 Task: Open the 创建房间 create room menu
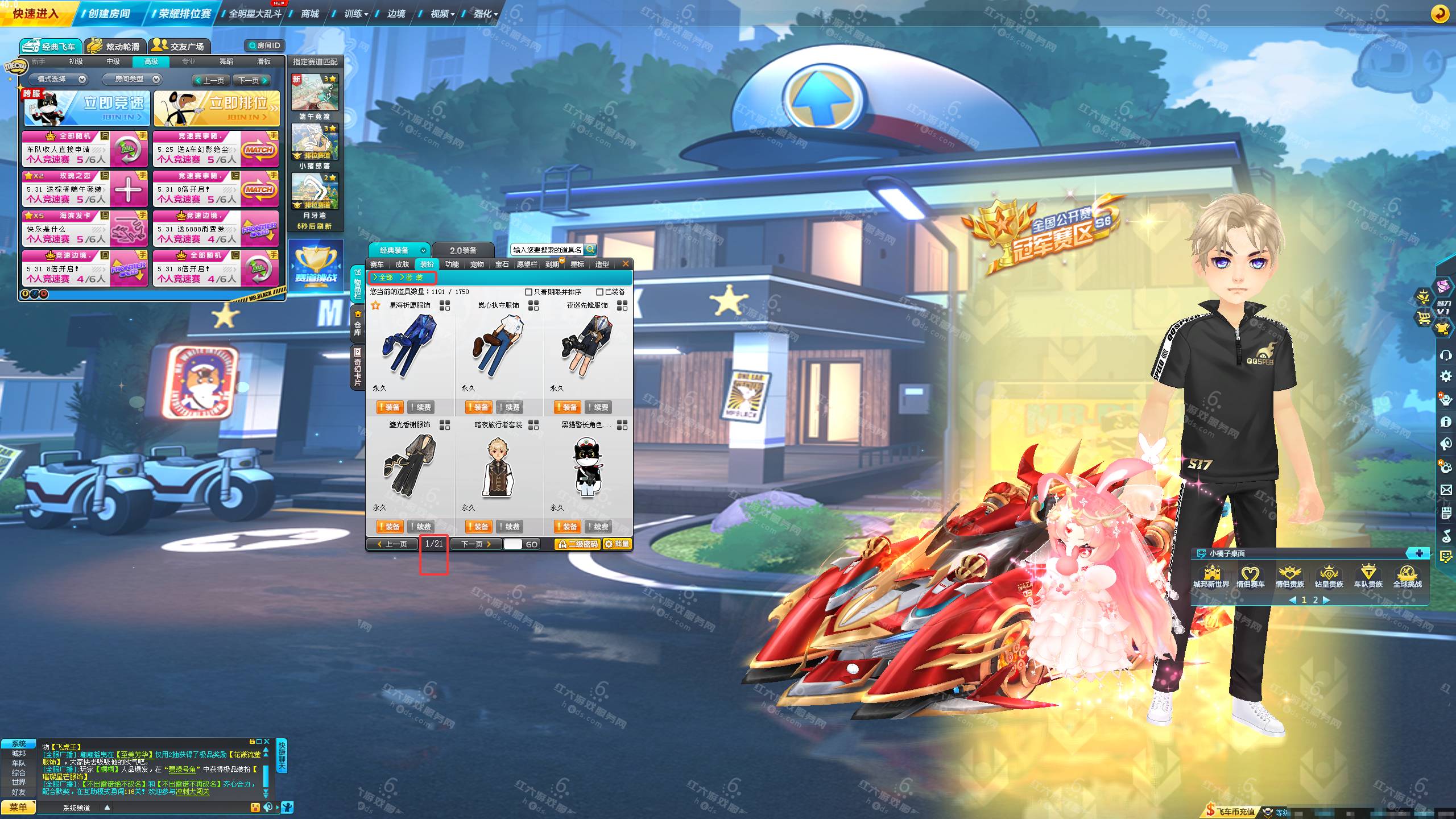pyautogui.click(x=109, y=14)
